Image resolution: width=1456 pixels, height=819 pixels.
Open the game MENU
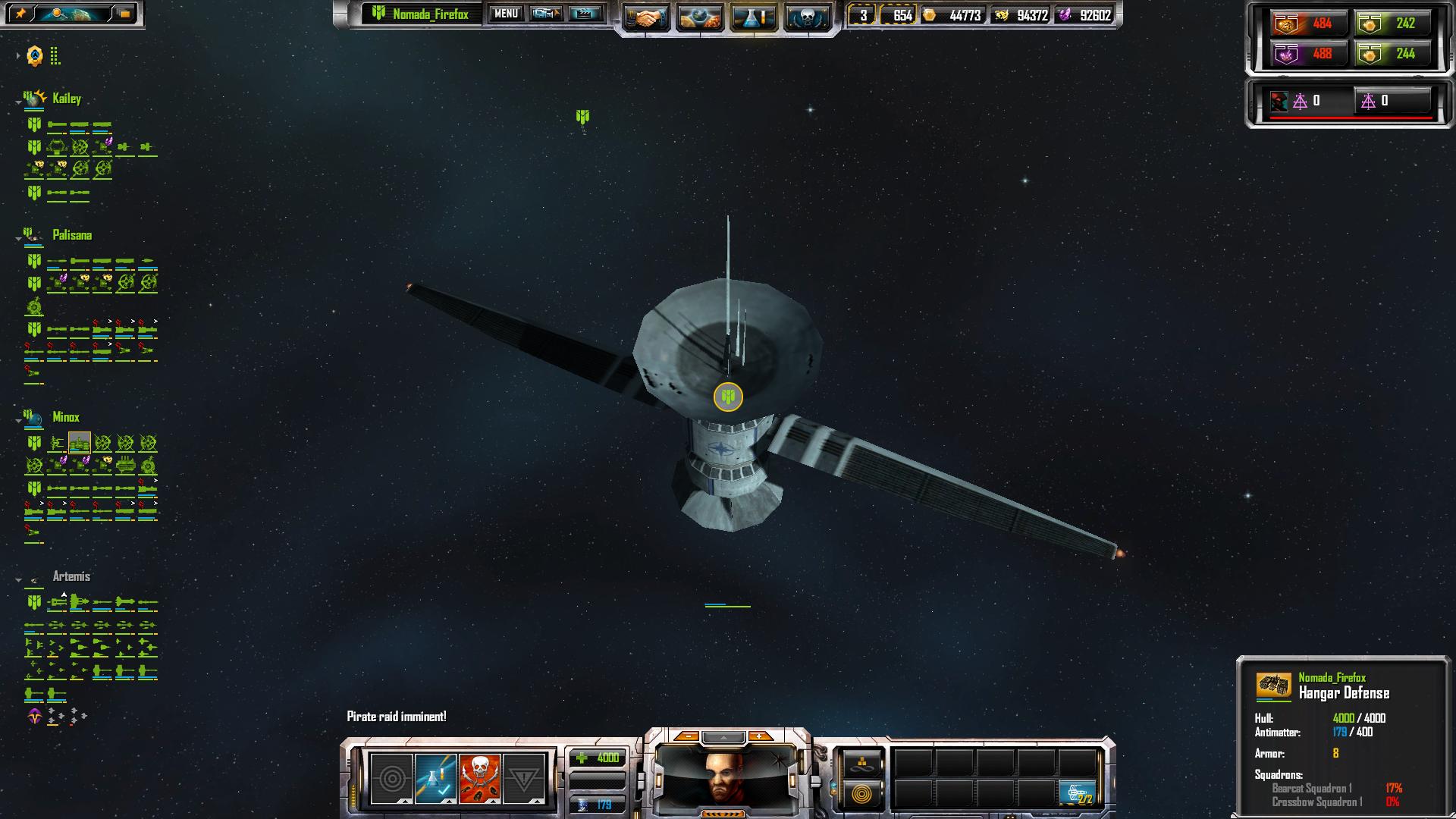point(506,14)
